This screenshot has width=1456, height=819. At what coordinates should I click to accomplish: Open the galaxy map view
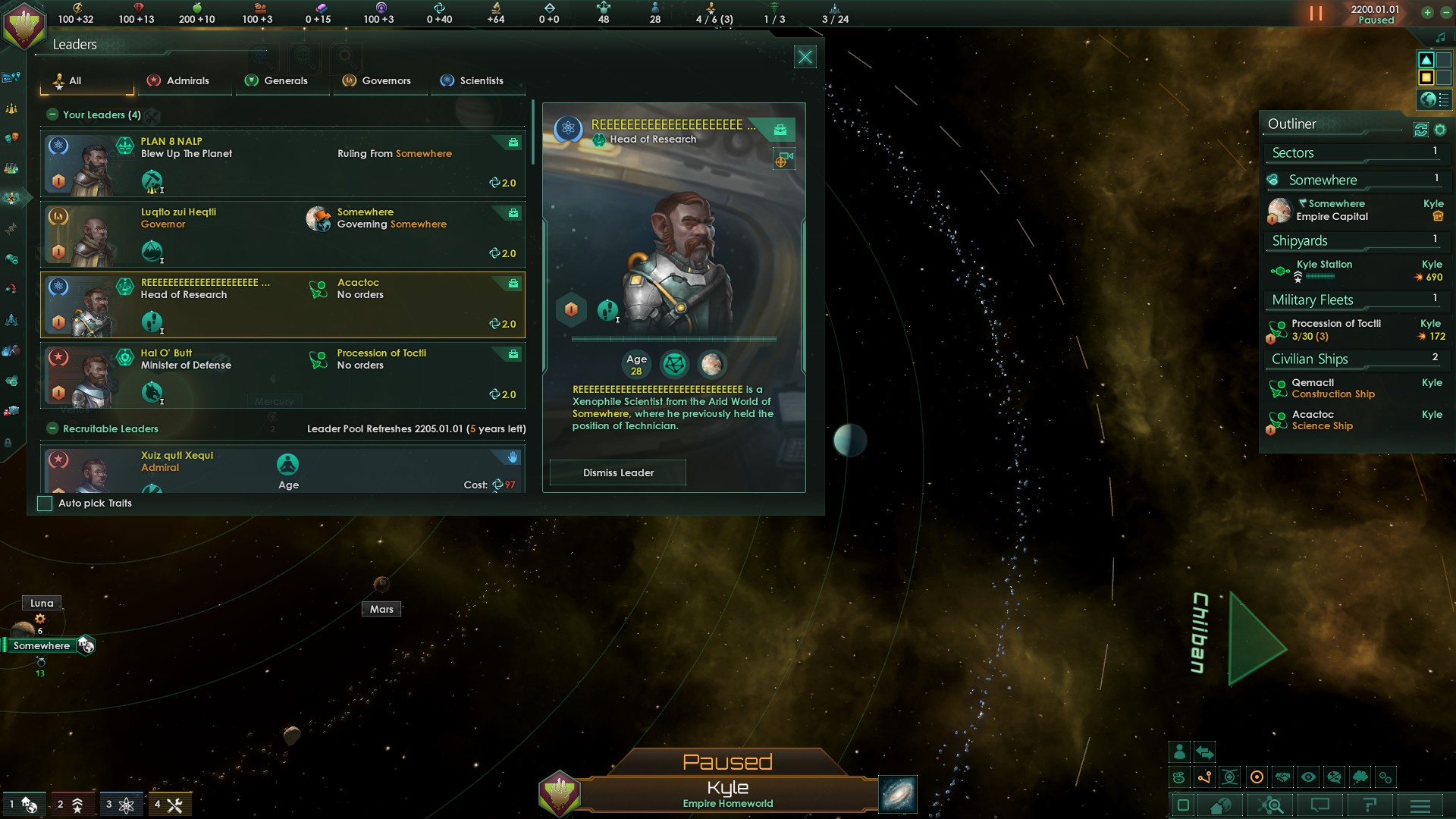[x=898, y=794]
